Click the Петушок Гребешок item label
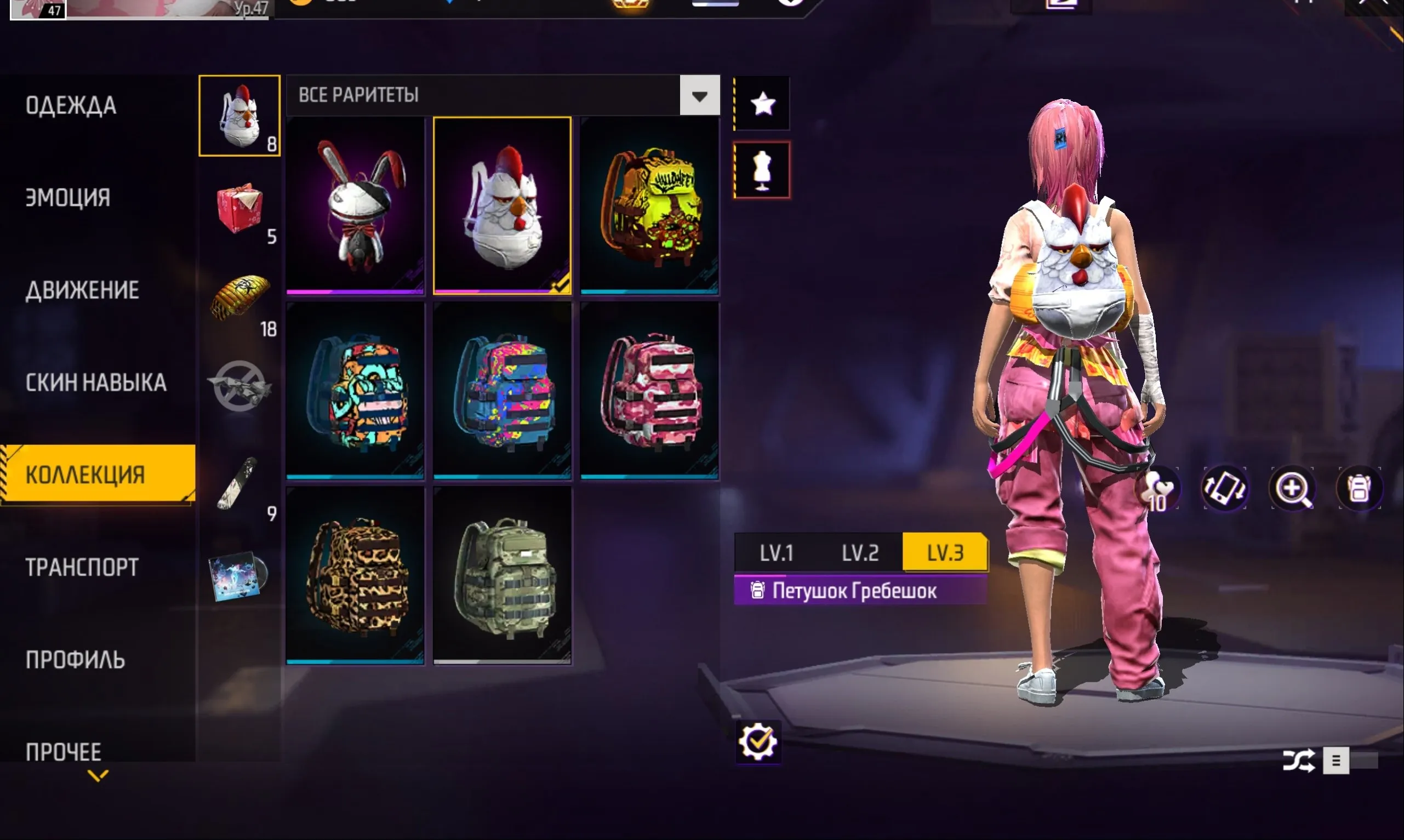Screen dimensions: 1404x840 pos(855,590)
